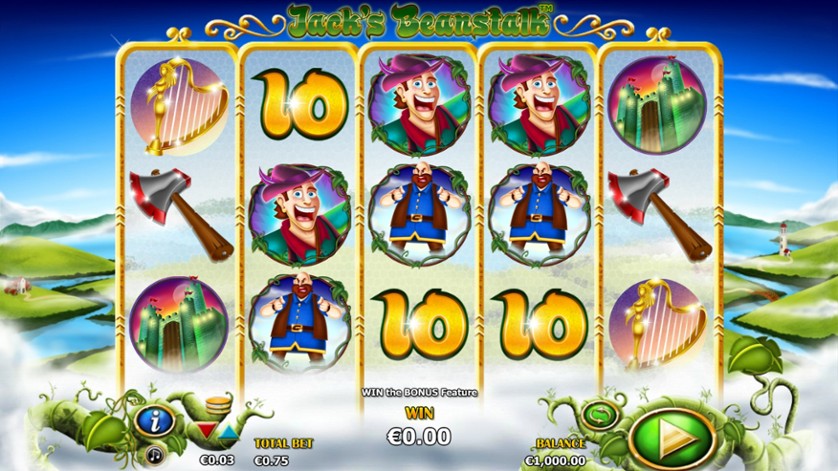Toggle the music note sound button
The height and width of the screenshot is (471, 838).
point(156,454)
